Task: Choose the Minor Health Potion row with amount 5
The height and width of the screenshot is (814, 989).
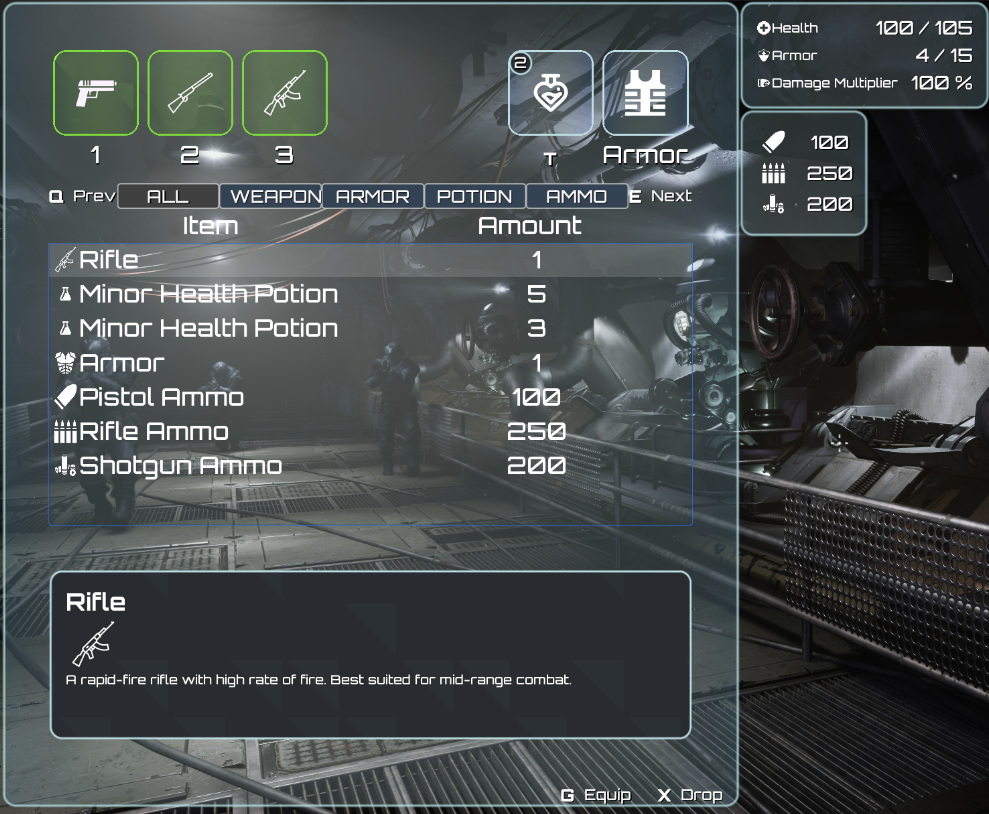Action: tap(370, 294)
